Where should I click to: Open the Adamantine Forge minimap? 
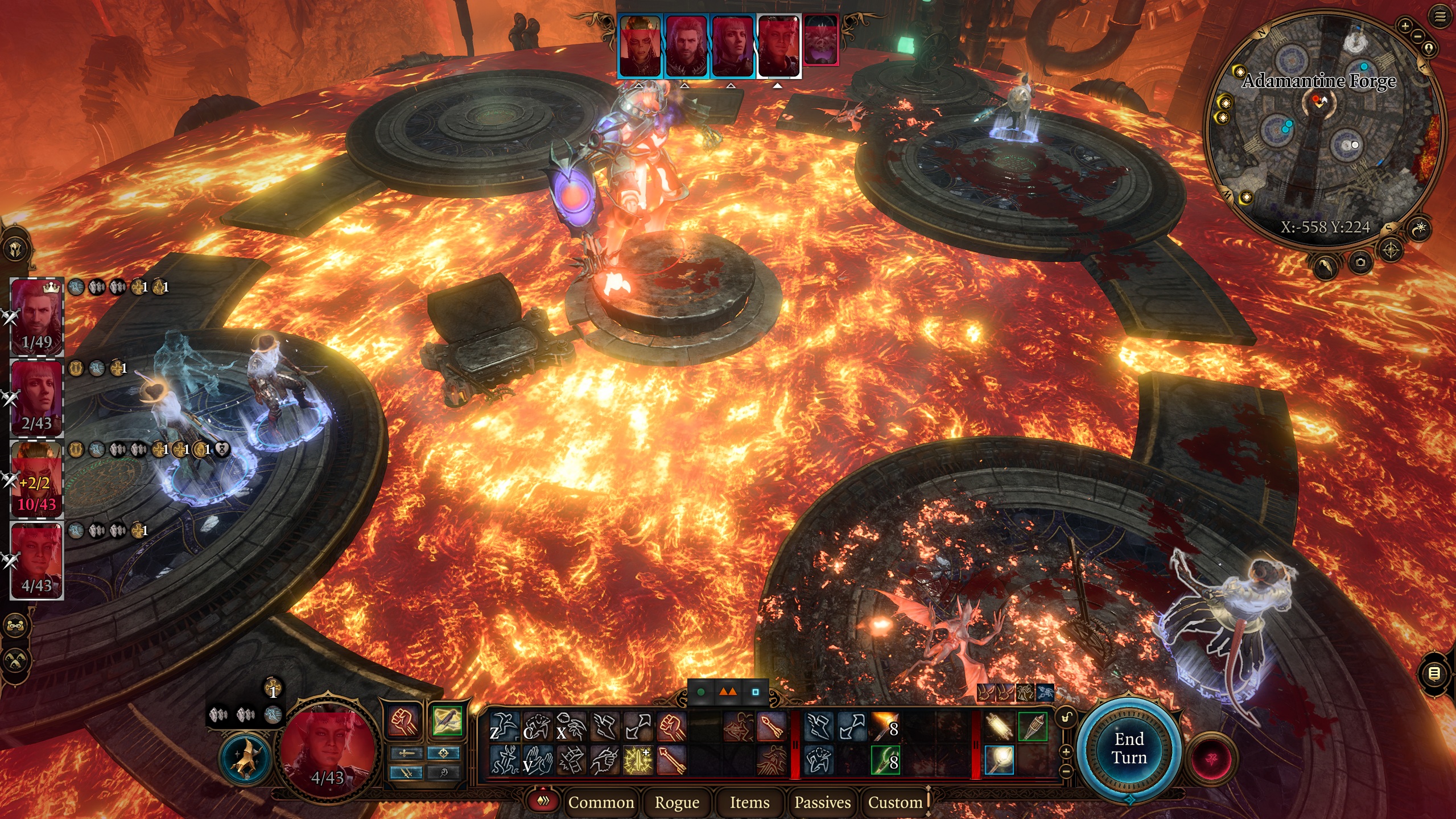point(1325,131)
